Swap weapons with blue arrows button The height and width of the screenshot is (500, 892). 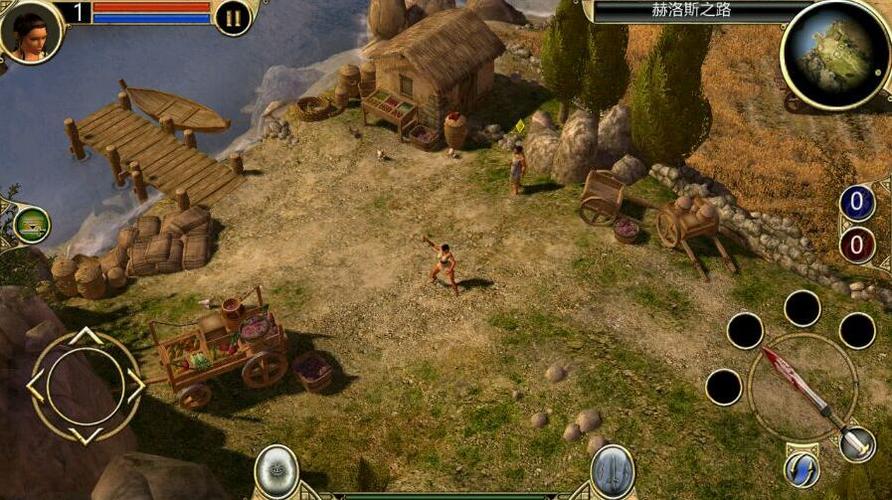click(x=802, y=469)
